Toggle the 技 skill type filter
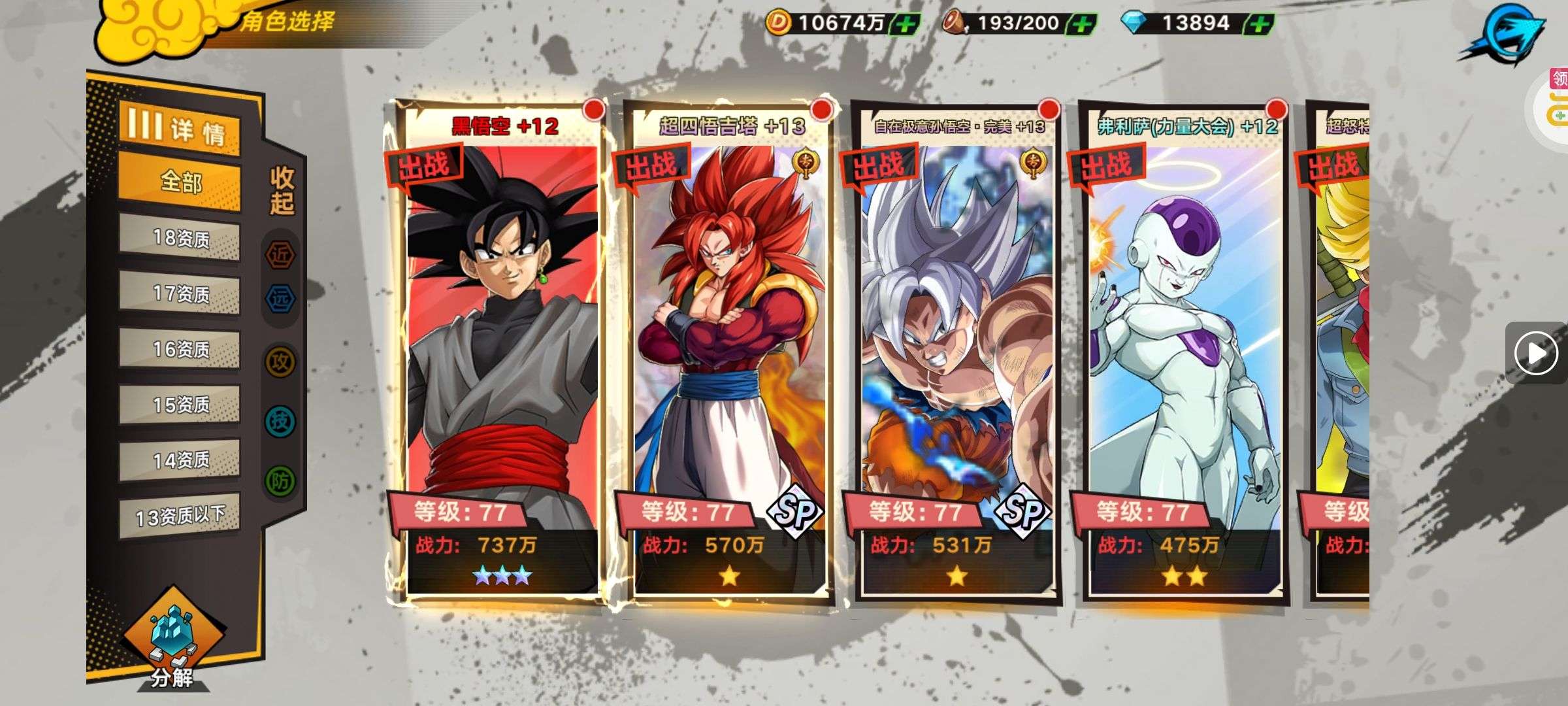The width and height of the screenshot is (1568, 706). [280, 422]
